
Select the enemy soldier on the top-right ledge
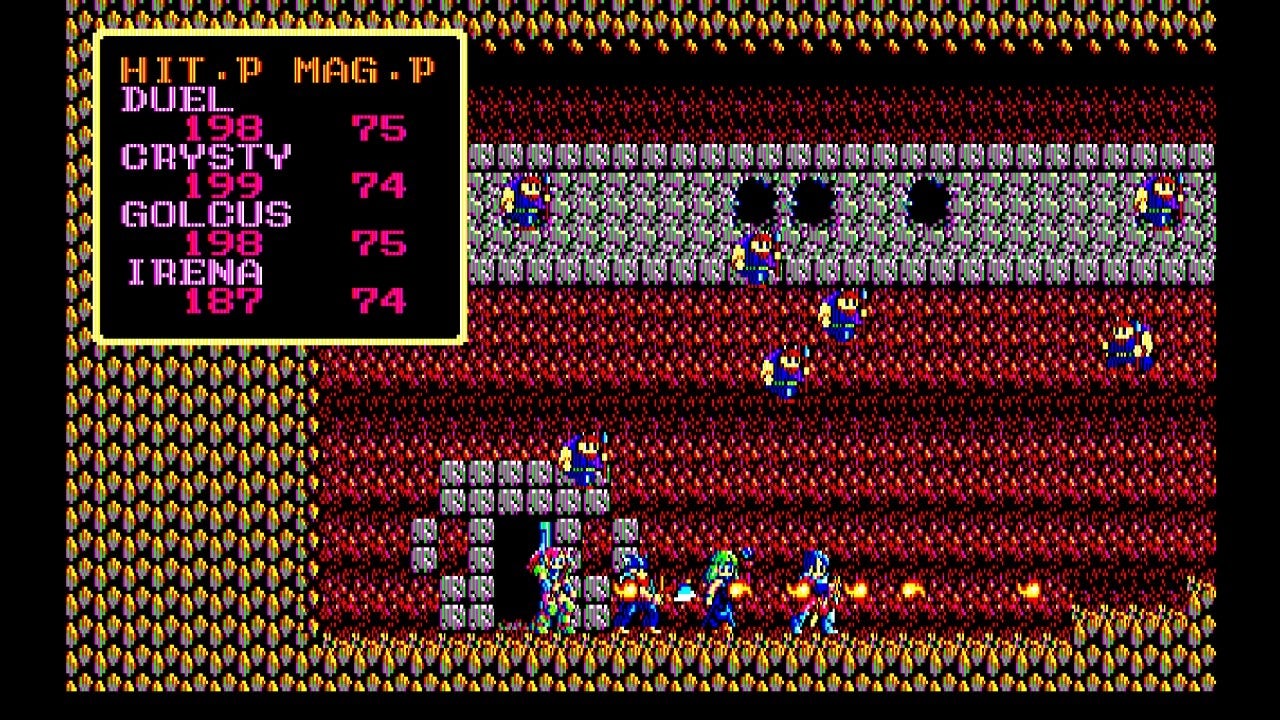coord(1160,200)
